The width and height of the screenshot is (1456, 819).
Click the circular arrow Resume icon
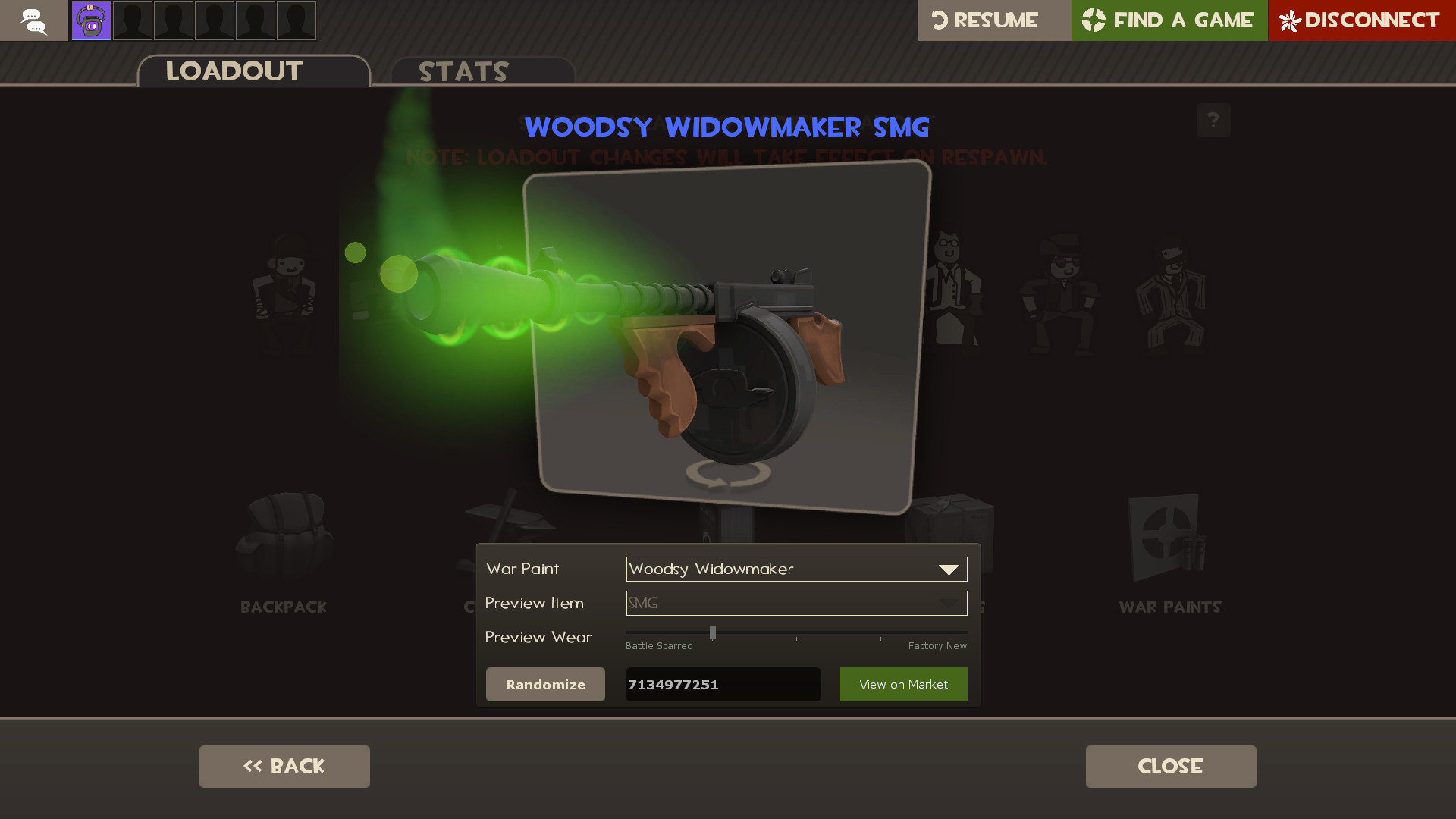[x=940, y=20]
